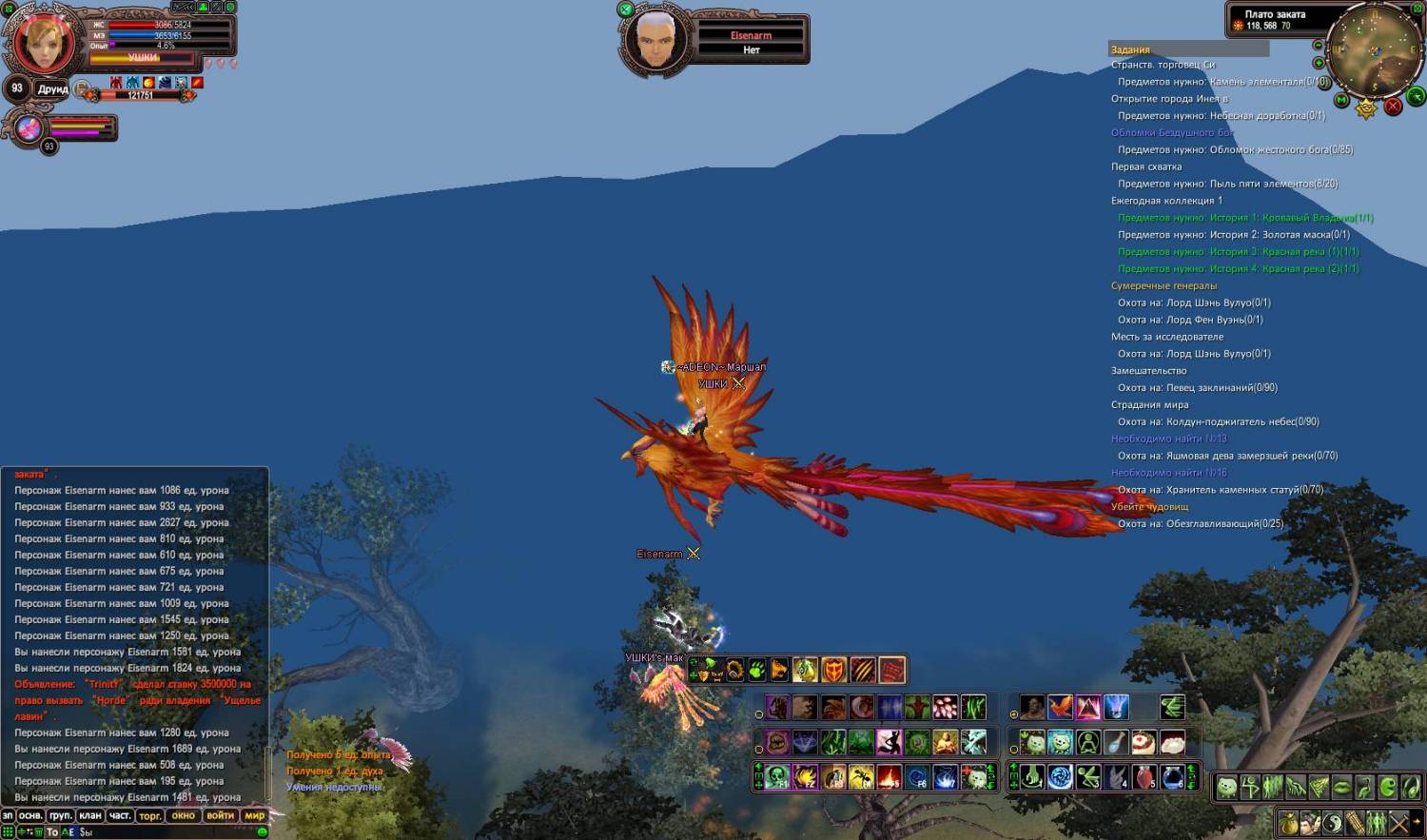This screenshot has width=1427, height=840.
Task: Use the red potion in slot 5
Action: coord(1144,777)
